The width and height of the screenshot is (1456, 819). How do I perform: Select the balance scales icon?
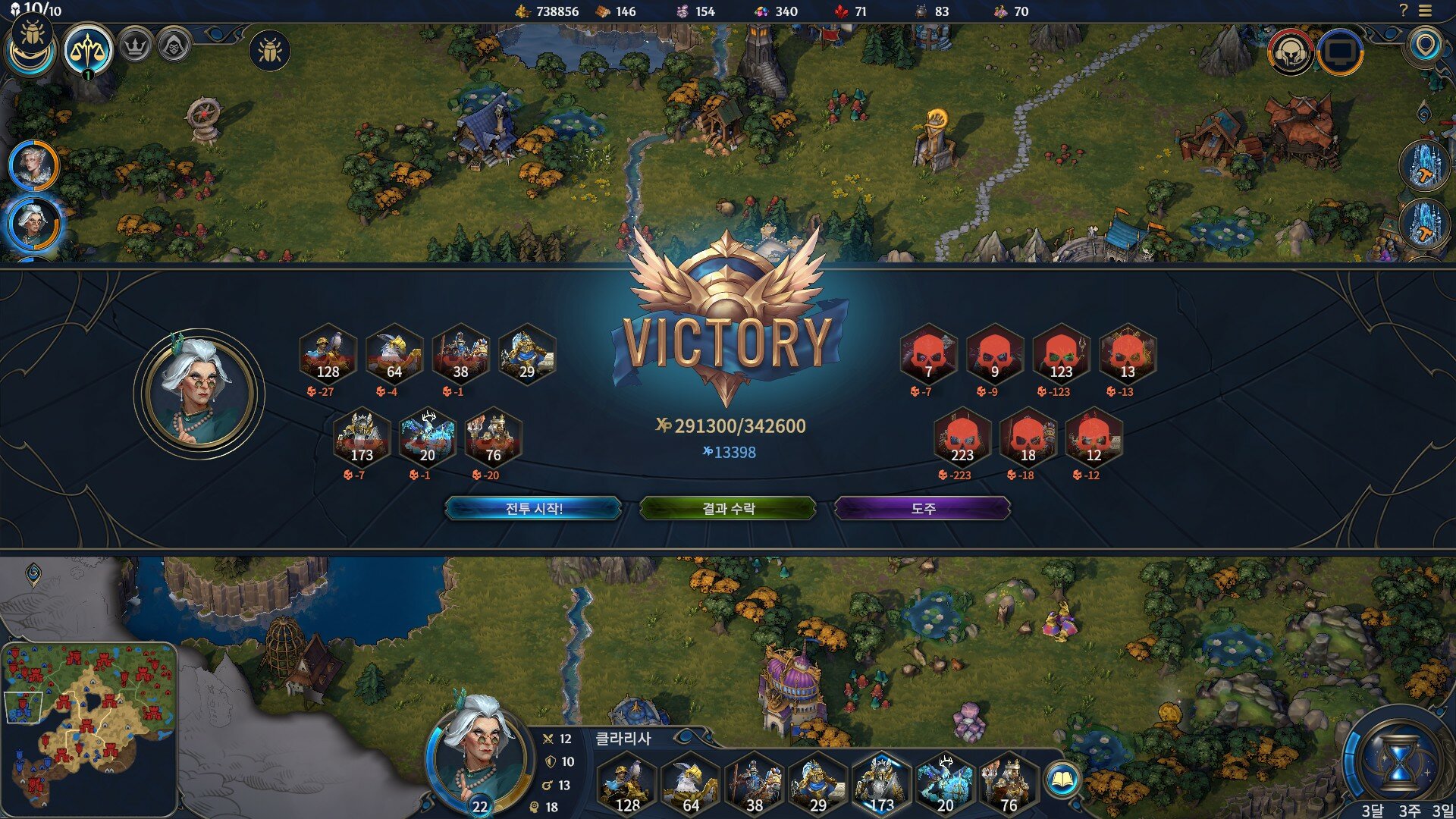(88, 50)
